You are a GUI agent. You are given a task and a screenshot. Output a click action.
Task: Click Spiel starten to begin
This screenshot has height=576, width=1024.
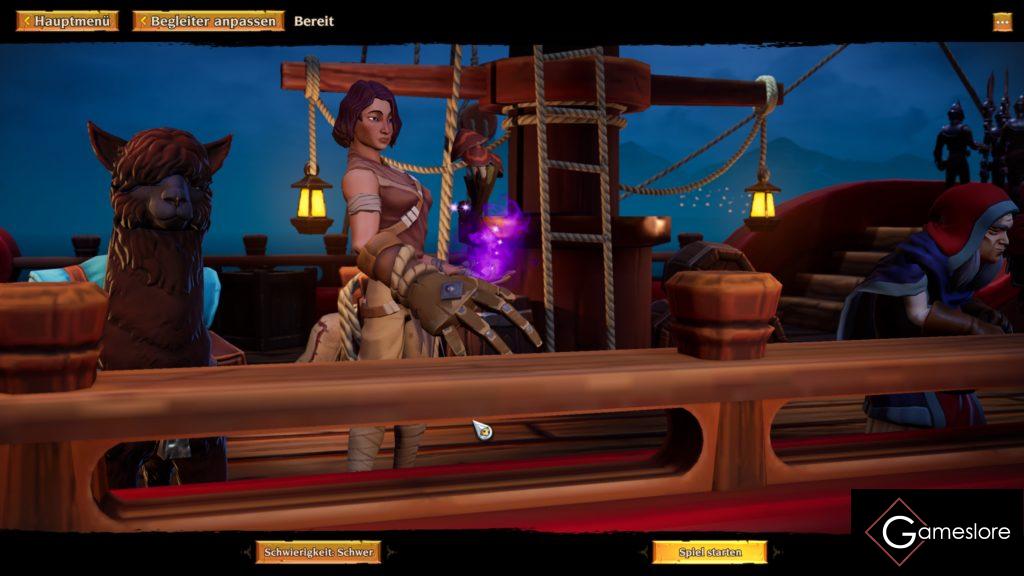710,552
